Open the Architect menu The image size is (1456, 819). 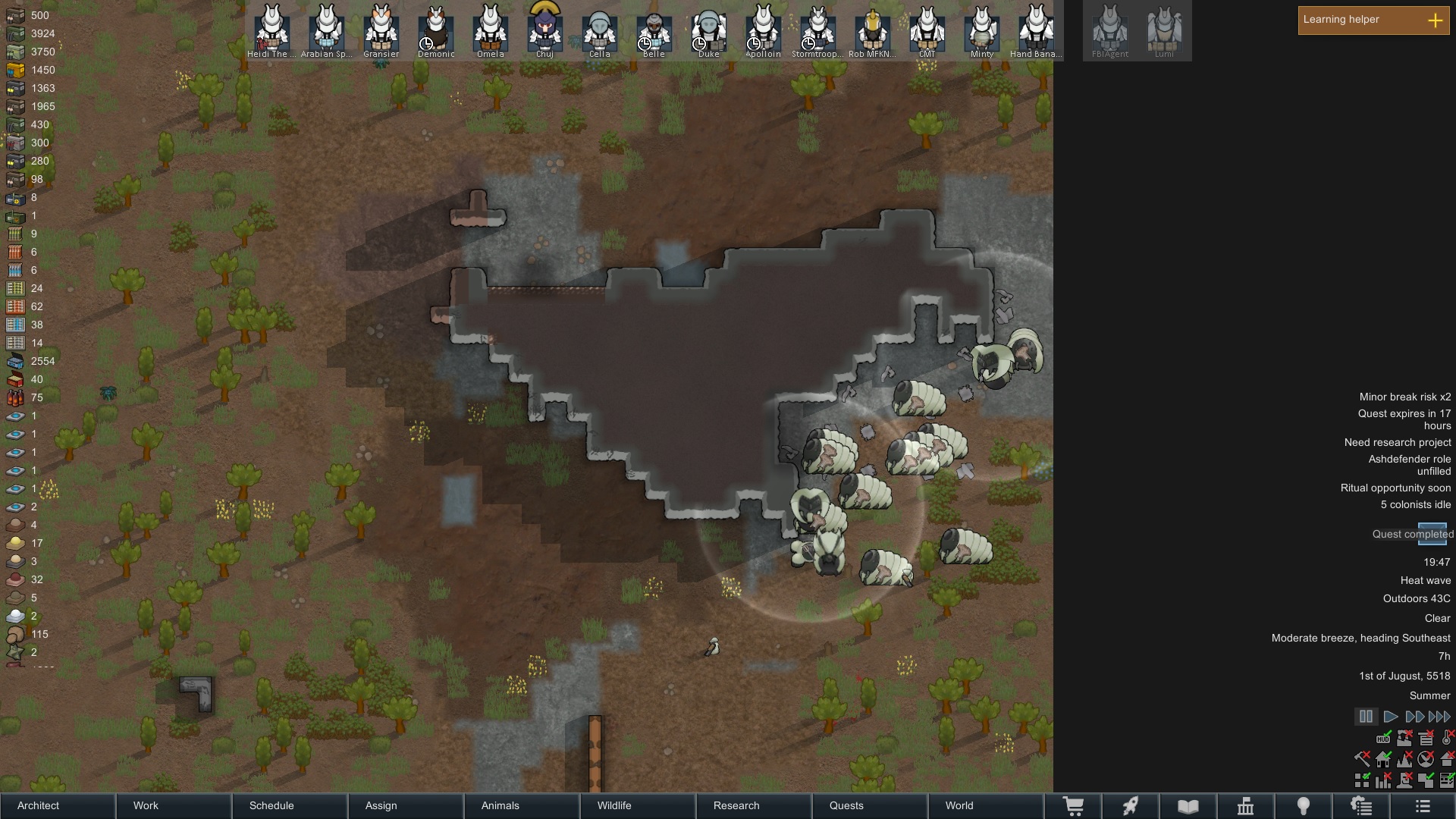pyautogui.click(x=58, y=805)
